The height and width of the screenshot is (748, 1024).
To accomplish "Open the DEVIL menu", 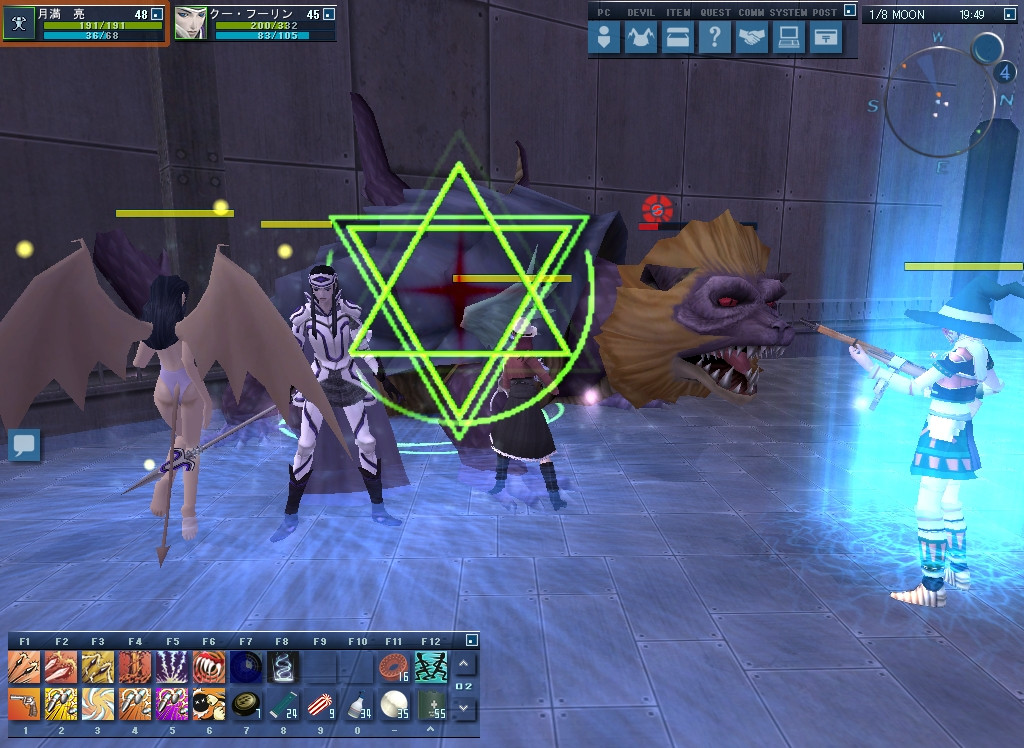I will click(x=641, y=38).
